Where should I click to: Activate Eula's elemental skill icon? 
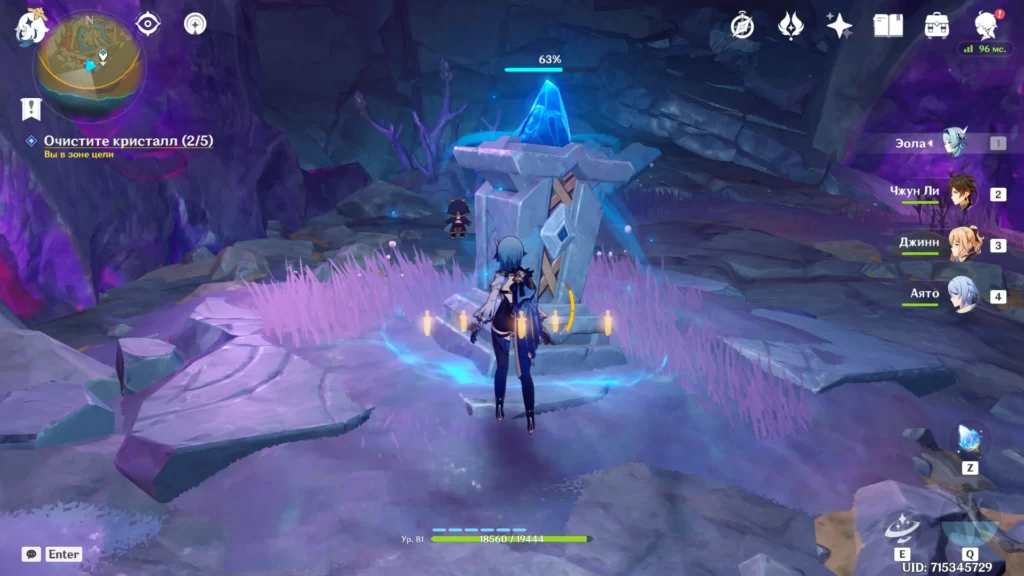pyautogui.click(x=902, y=526)
